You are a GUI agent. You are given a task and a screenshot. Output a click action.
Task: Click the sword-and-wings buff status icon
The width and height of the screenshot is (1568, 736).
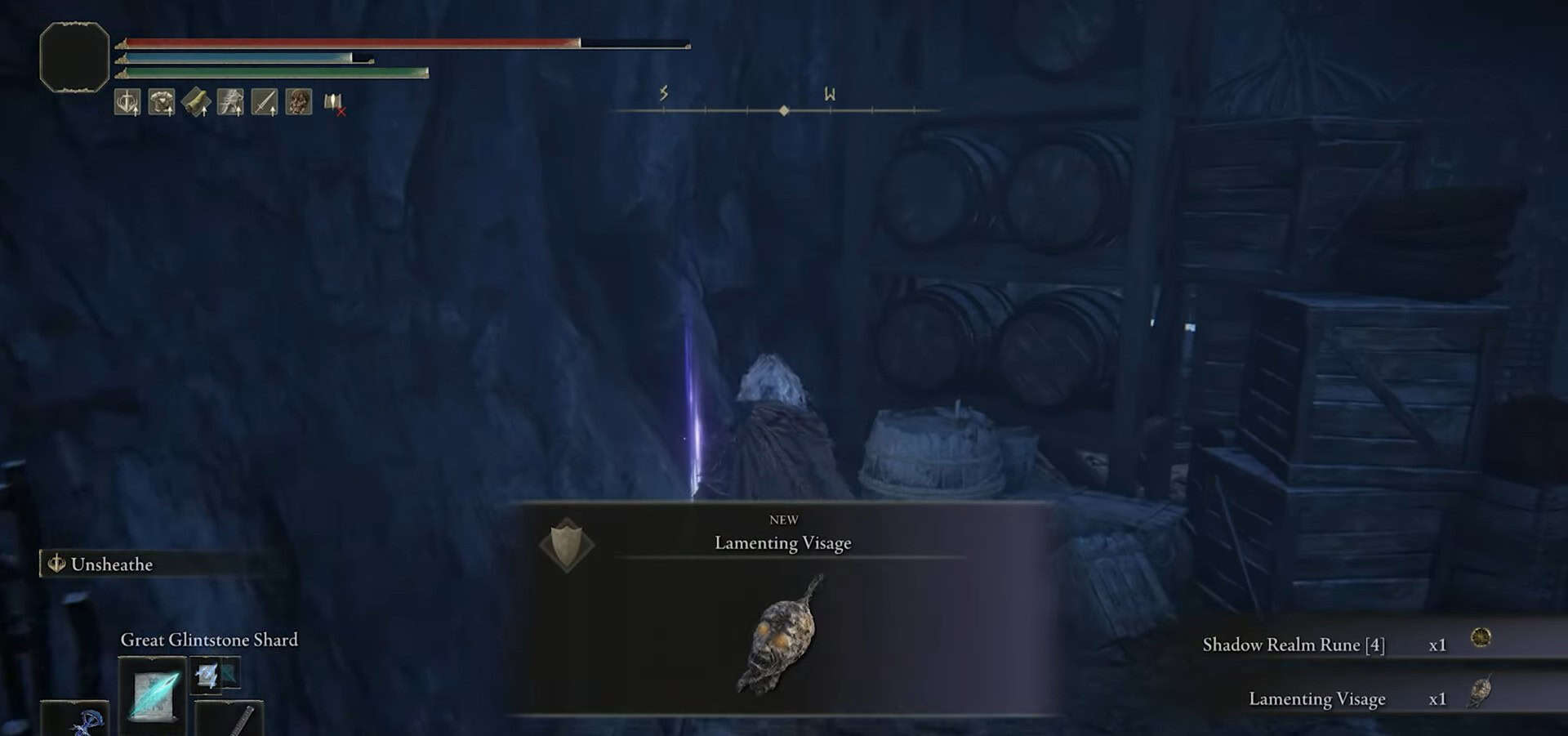click(x=127, y=102)
